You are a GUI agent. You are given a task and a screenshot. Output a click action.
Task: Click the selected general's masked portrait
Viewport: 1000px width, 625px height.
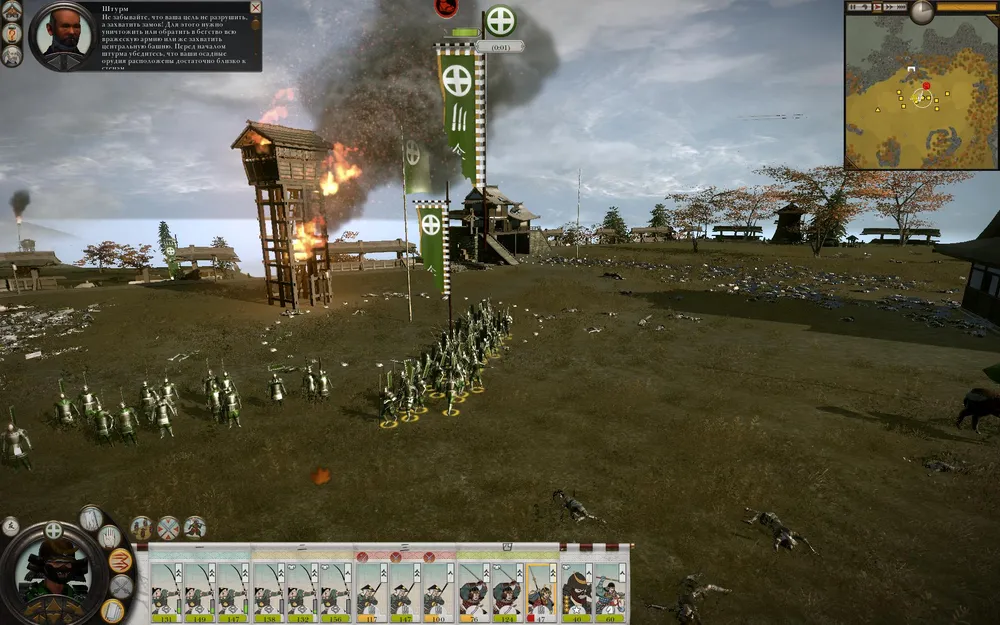pyautogui.click(x=55, y=570)
